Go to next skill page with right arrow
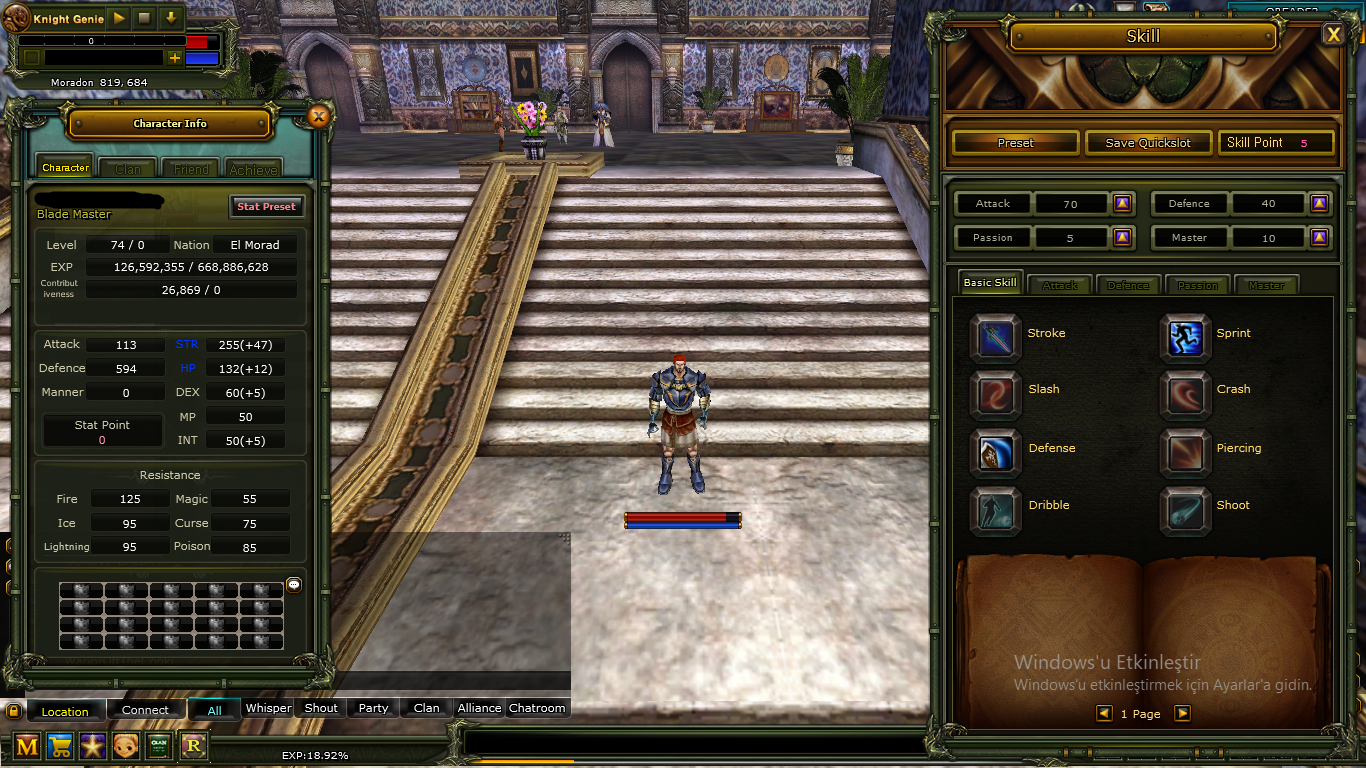The width and height of the screenshot is (1366, 768). 1182,714
